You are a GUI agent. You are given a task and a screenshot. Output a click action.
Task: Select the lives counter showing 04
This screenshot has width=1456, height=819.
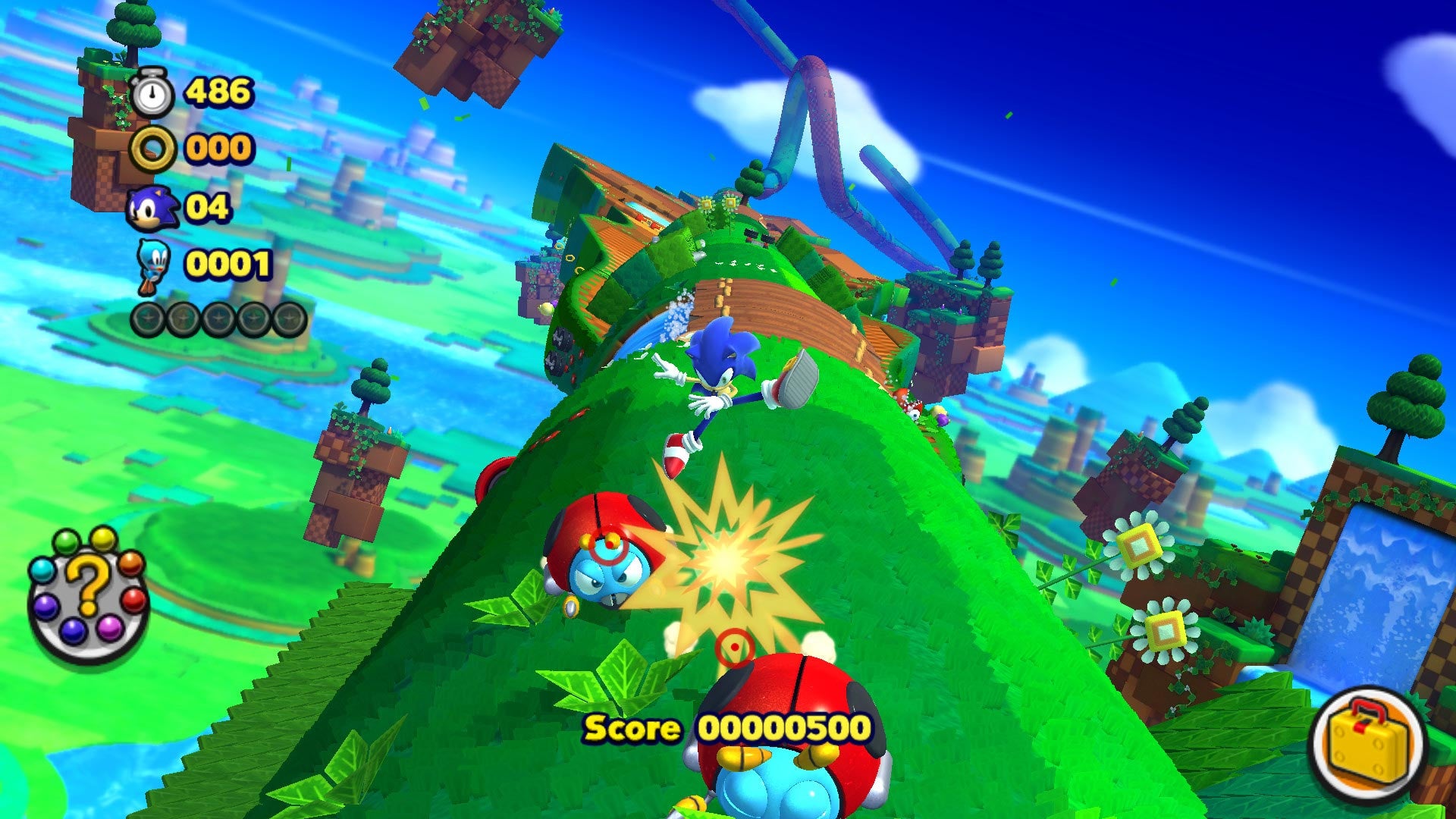click(x=210, y=206)
